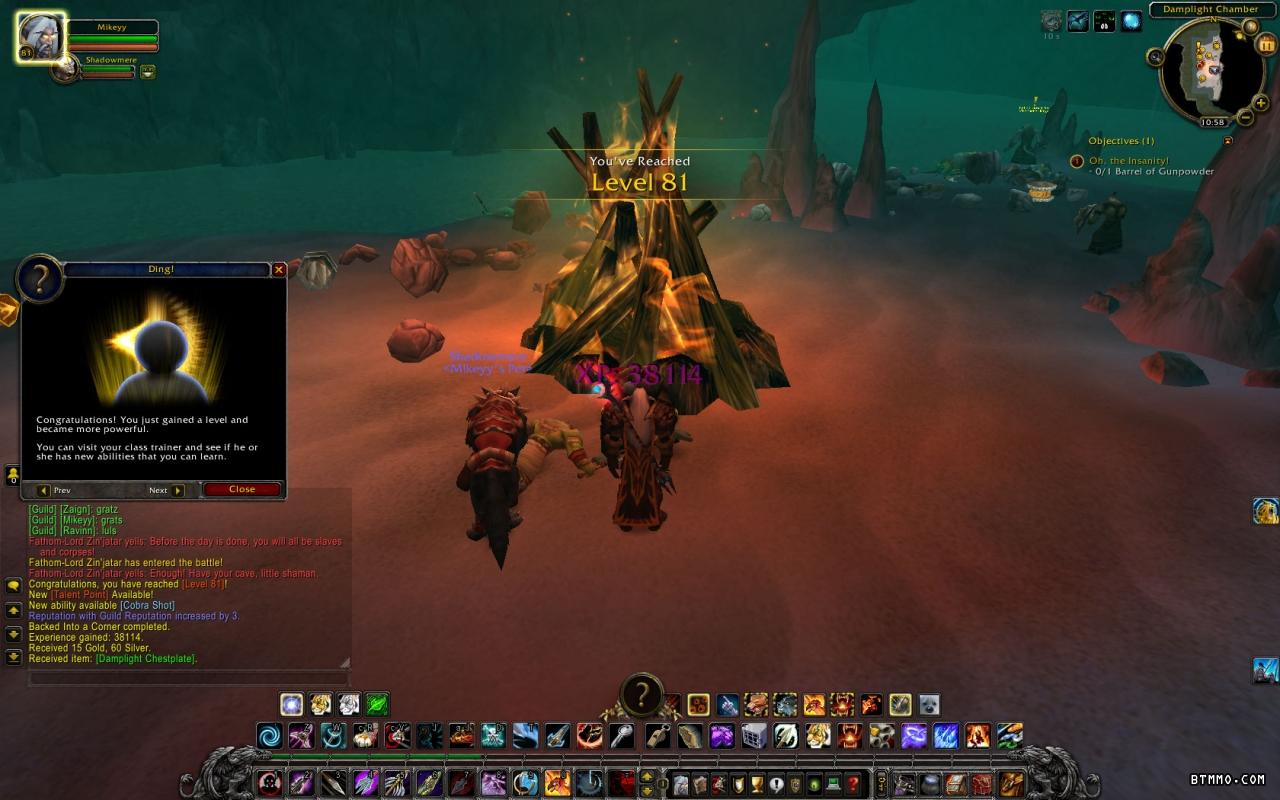Select the Mikeyy player portrait
This screenshot has width=1280, height=800.
pyautogui.click(x=41, y=37)
